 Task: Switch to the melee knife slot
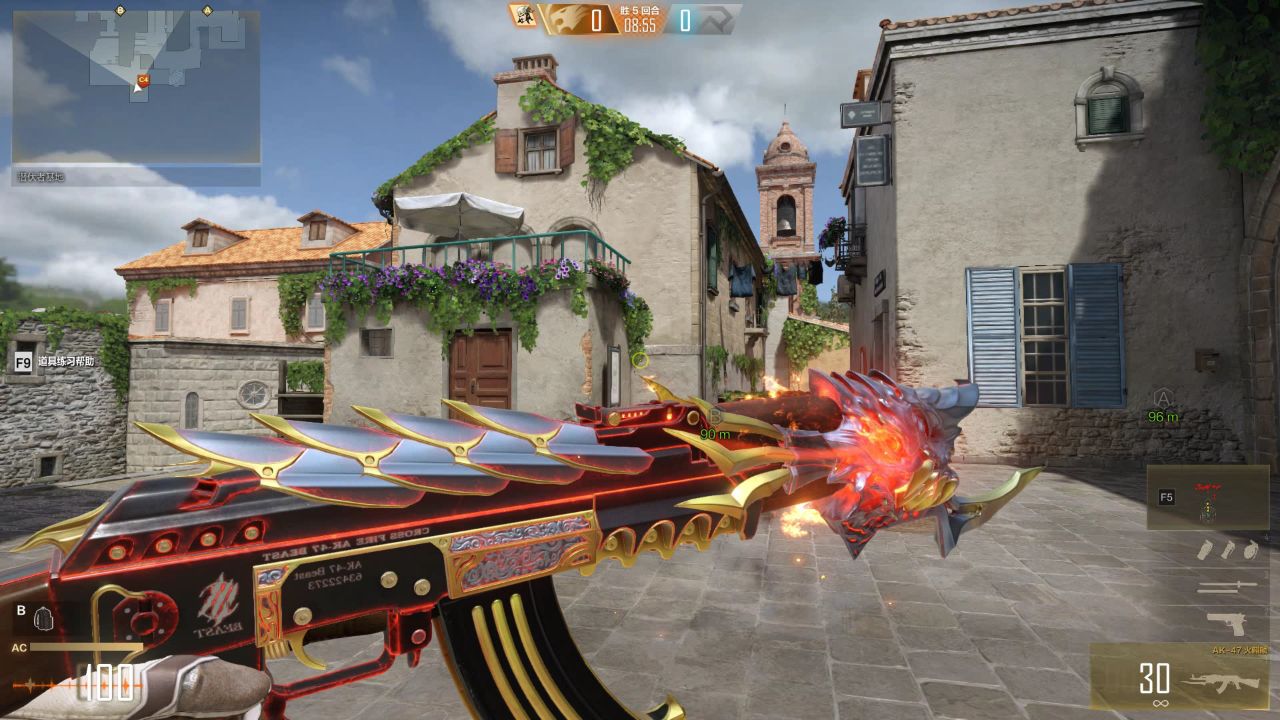(x=1226, y=587)
